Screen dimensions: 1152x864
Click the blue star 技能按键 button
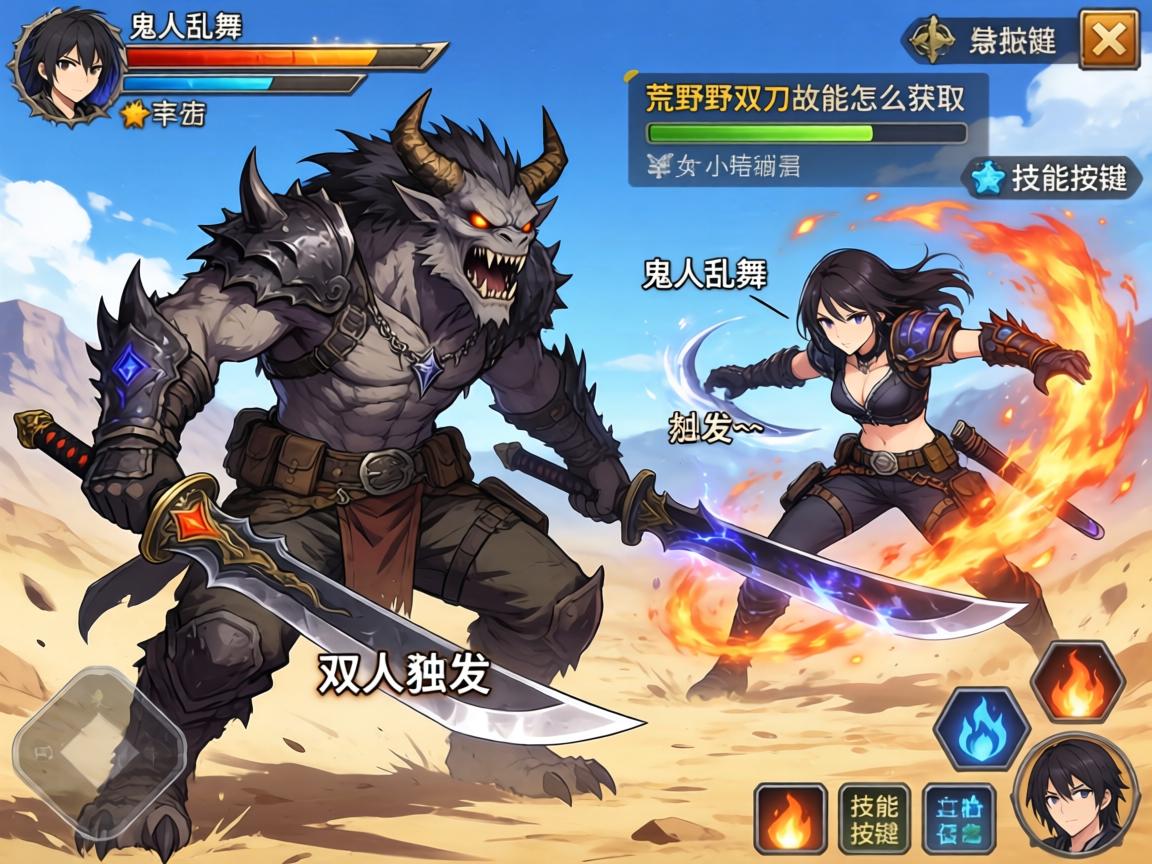(x=1053, y=178)
